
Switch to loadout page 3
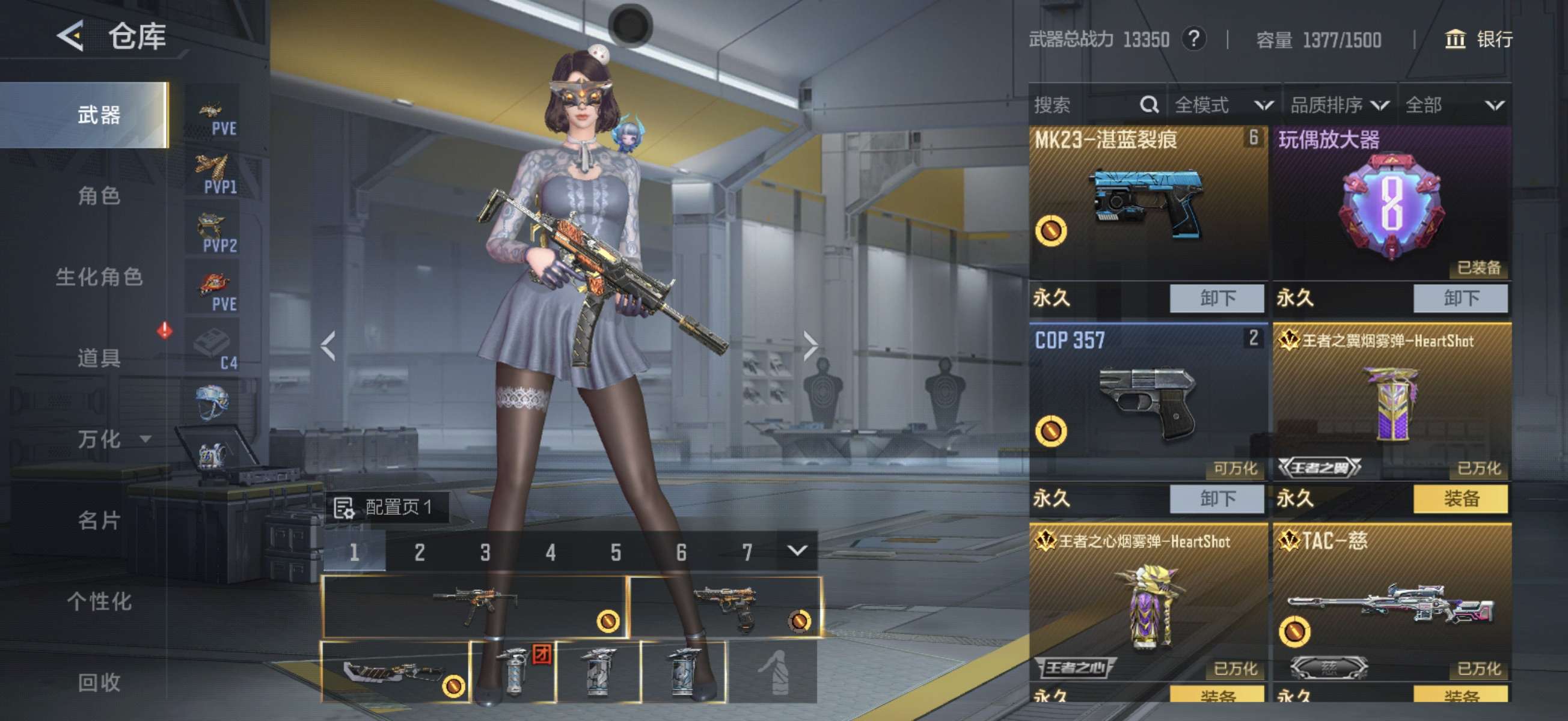pyautogui.click(x=485, y=552)
